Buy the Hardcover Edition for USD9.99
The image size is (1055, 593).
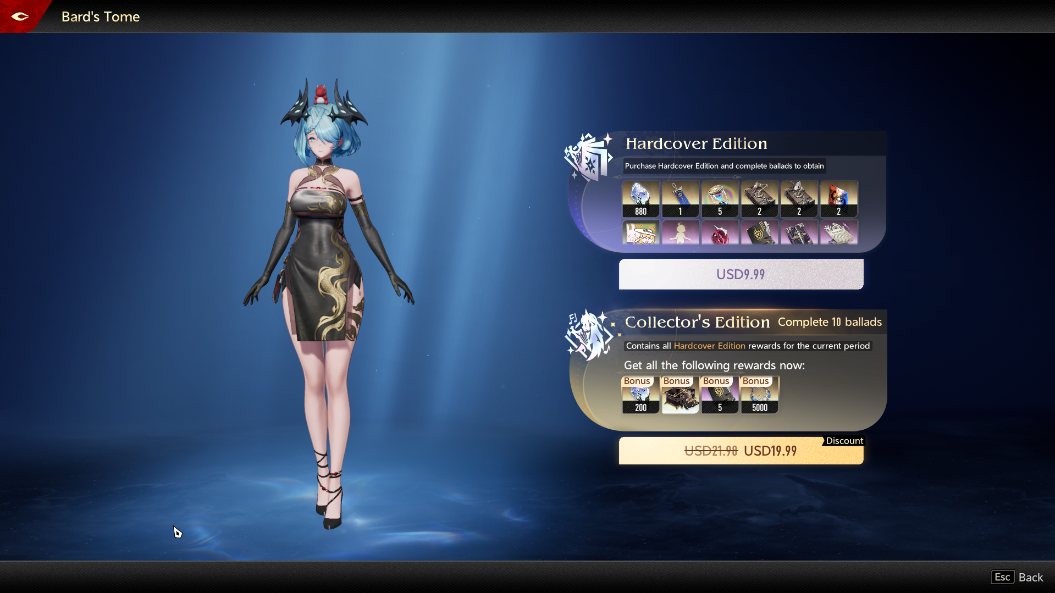pyautogui.click(x=741, y=274)
